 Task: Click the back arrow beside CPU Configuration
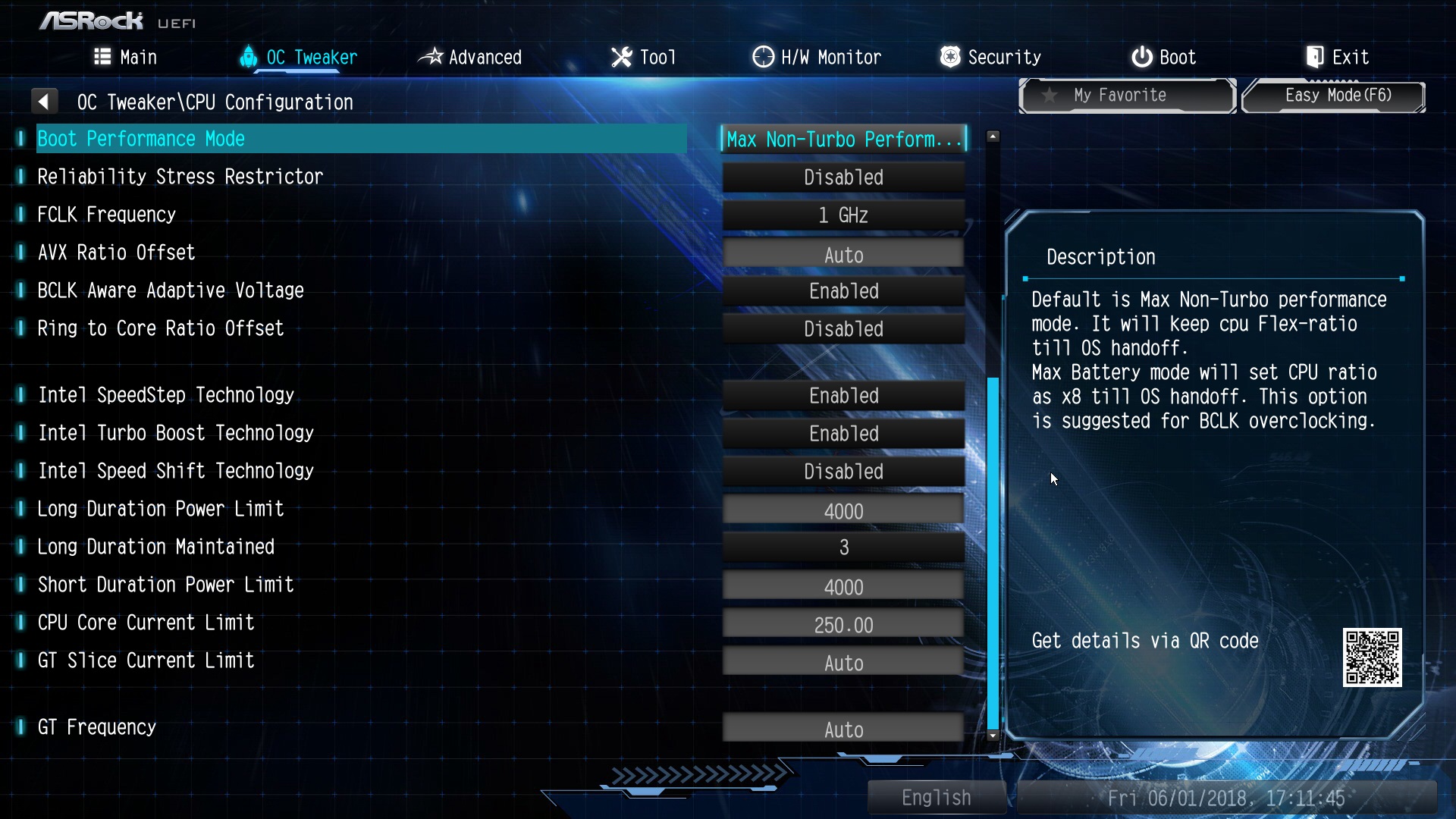pyautogui.click(x=44, y=102)
